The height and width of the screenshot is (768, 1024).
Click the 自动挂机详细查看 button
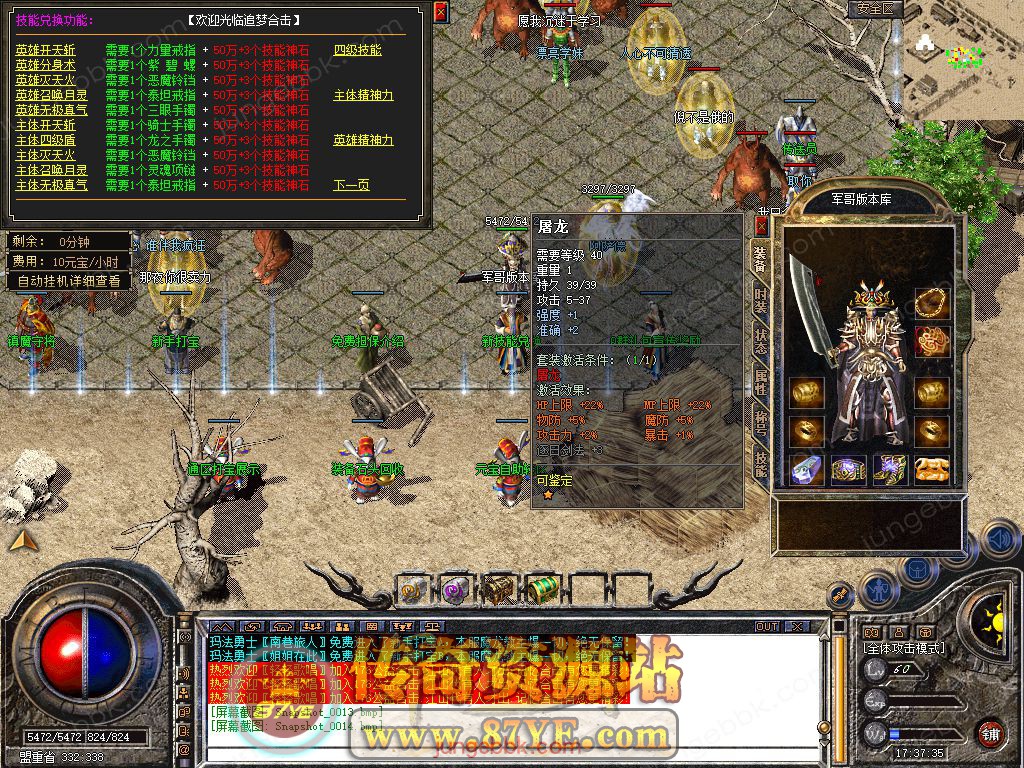(x=69, y=281)
